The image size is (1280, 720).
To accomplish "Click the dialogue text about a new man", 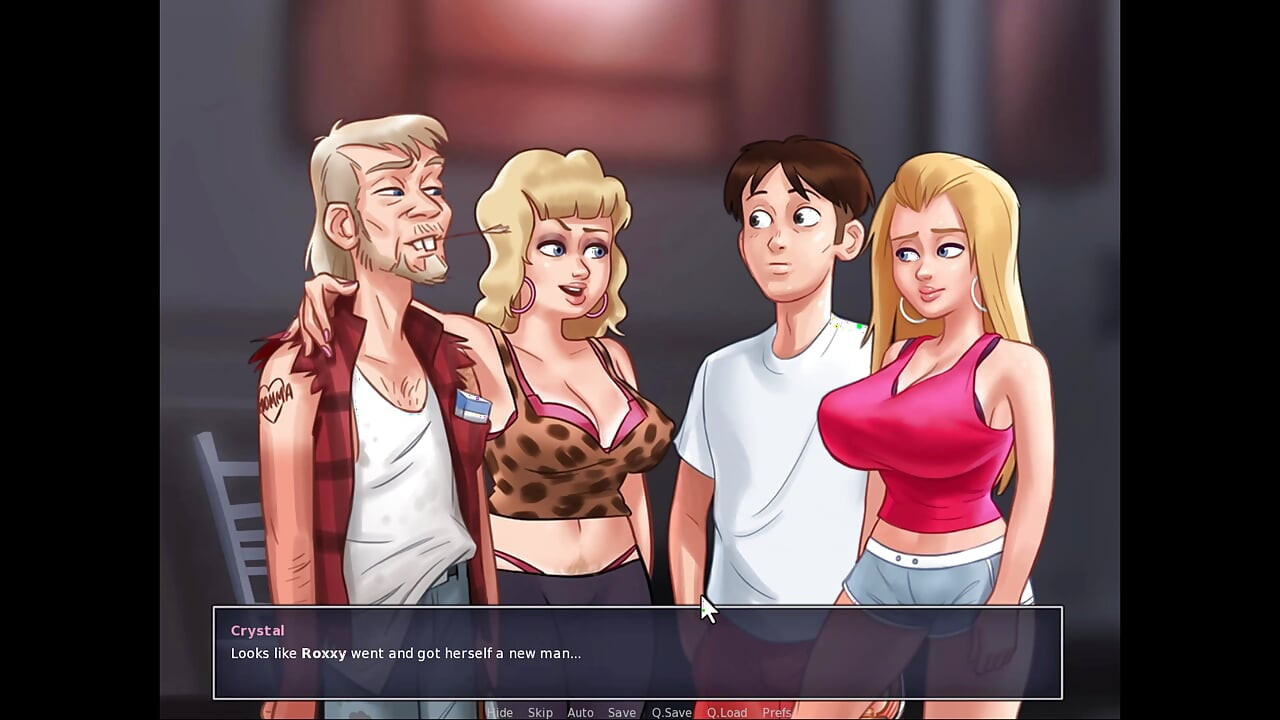I will 405,653.
